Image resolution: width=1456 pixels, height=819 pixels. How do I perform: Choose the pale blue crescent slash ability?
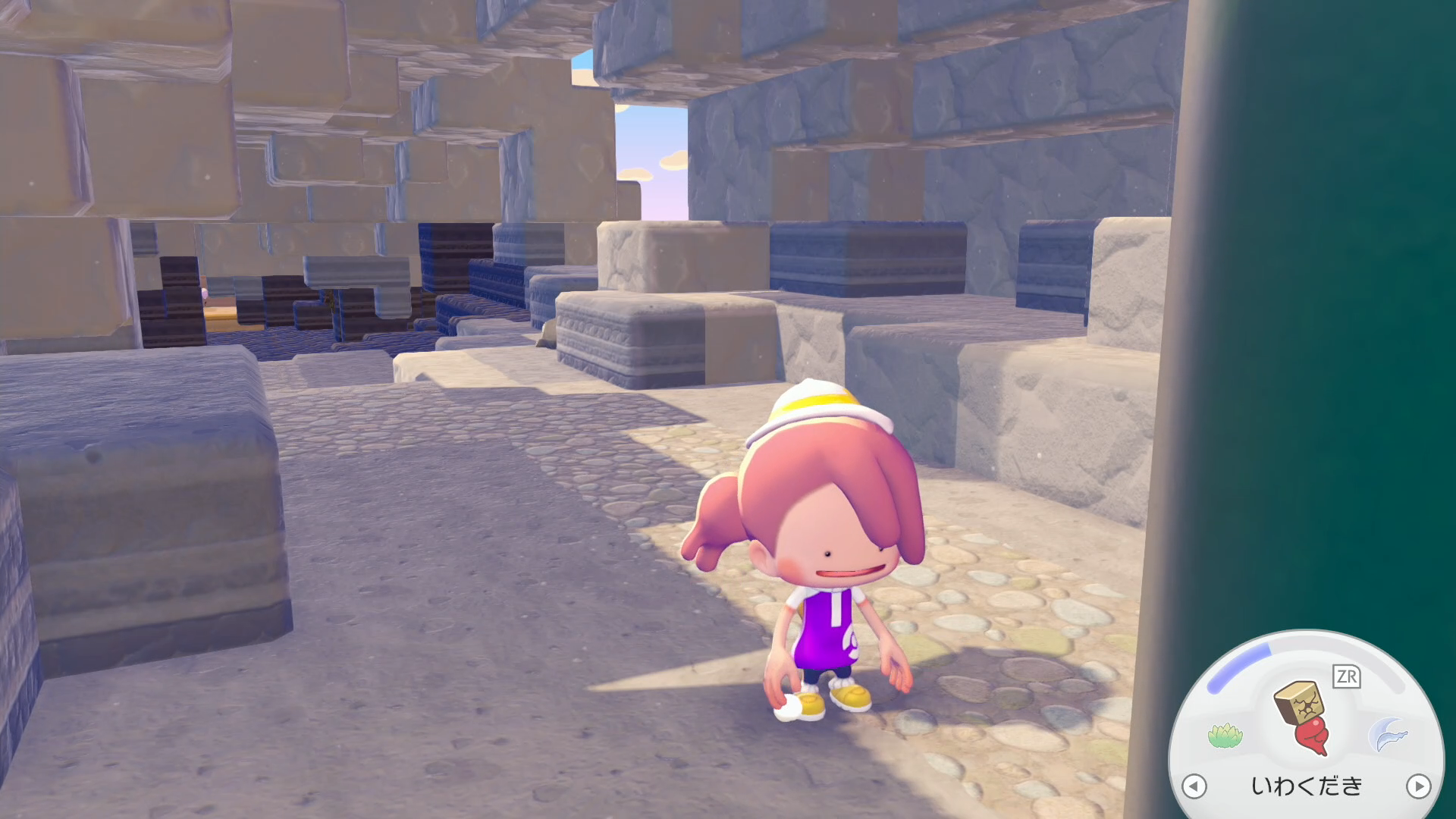[x=1388, y=735]
